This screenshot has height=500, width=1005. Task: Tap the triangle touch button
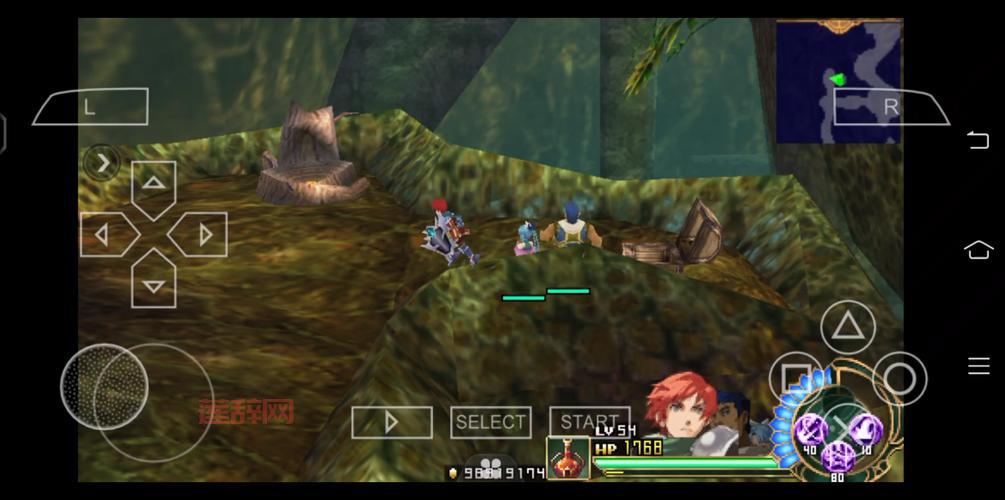[x=848, y=326]
